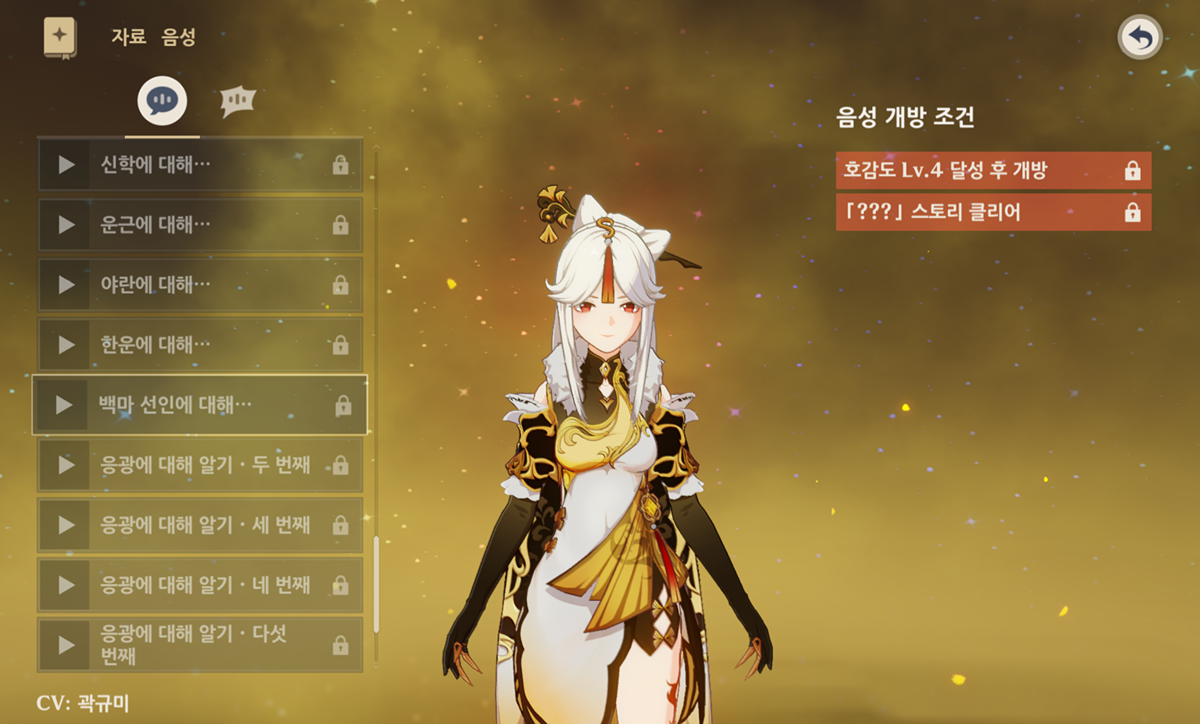This screenshot has width=1200, height=724.
Task: Select '응광에 대해 알기 · 네 번째' entry
Action: tap(200, 585)
